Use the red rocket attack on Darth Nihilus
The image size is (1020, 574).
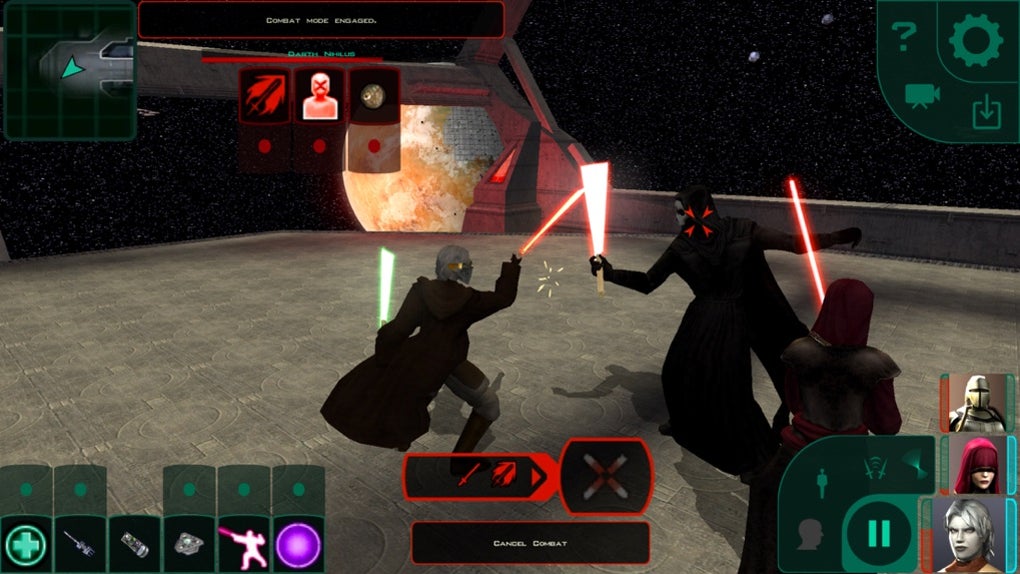coord(265,97)
